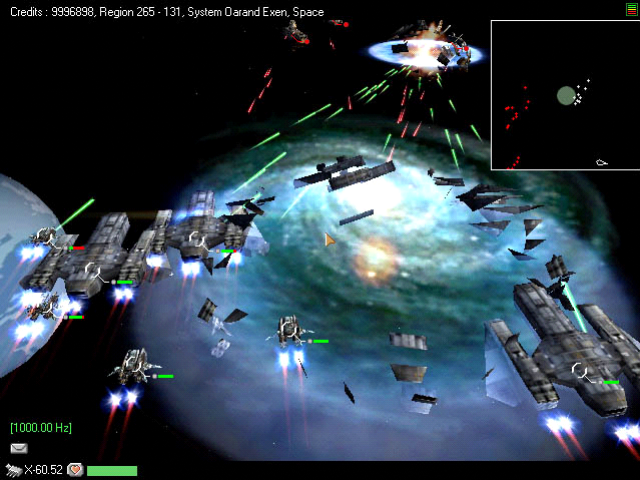Open the envelope messages icon

19,448
